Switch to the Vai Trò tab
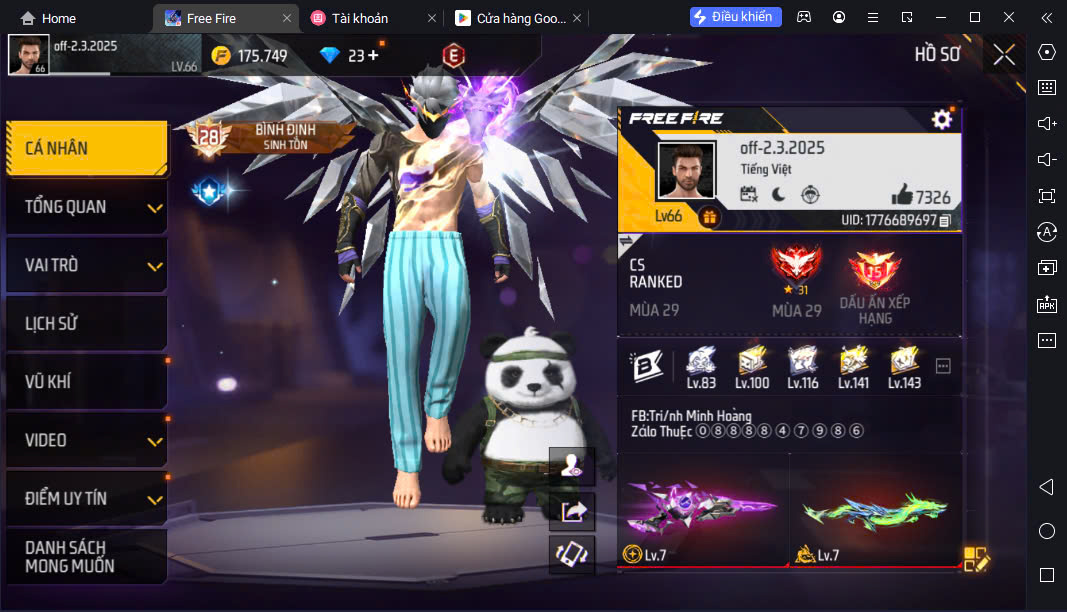The width and height of the screenshot is (1067, 612). click(86, 265)
